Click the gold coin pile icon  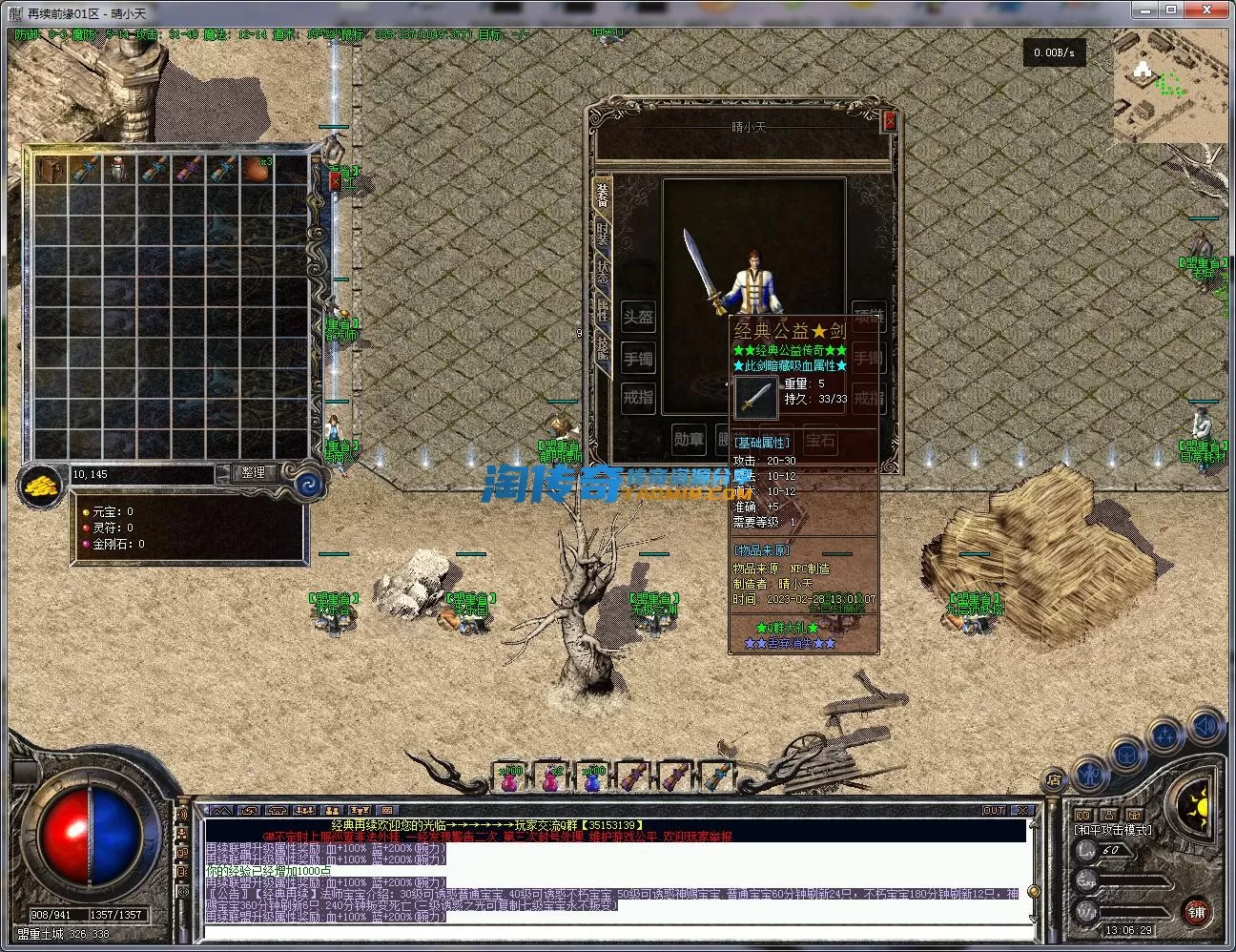pos(42,486)
